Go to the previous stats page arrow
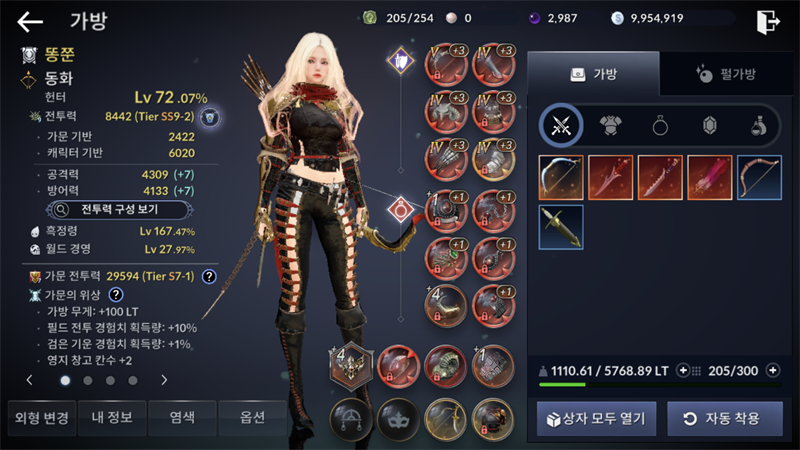The width and height of the screenshot is (800, 450). click(x=30, y=380)
